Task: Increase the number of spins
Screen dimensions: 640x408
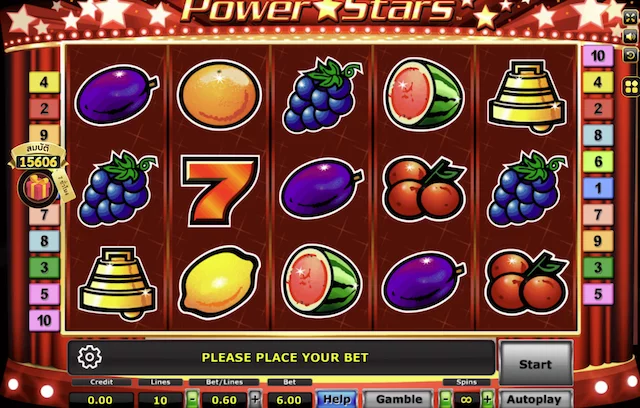Action: click(486, 398)
